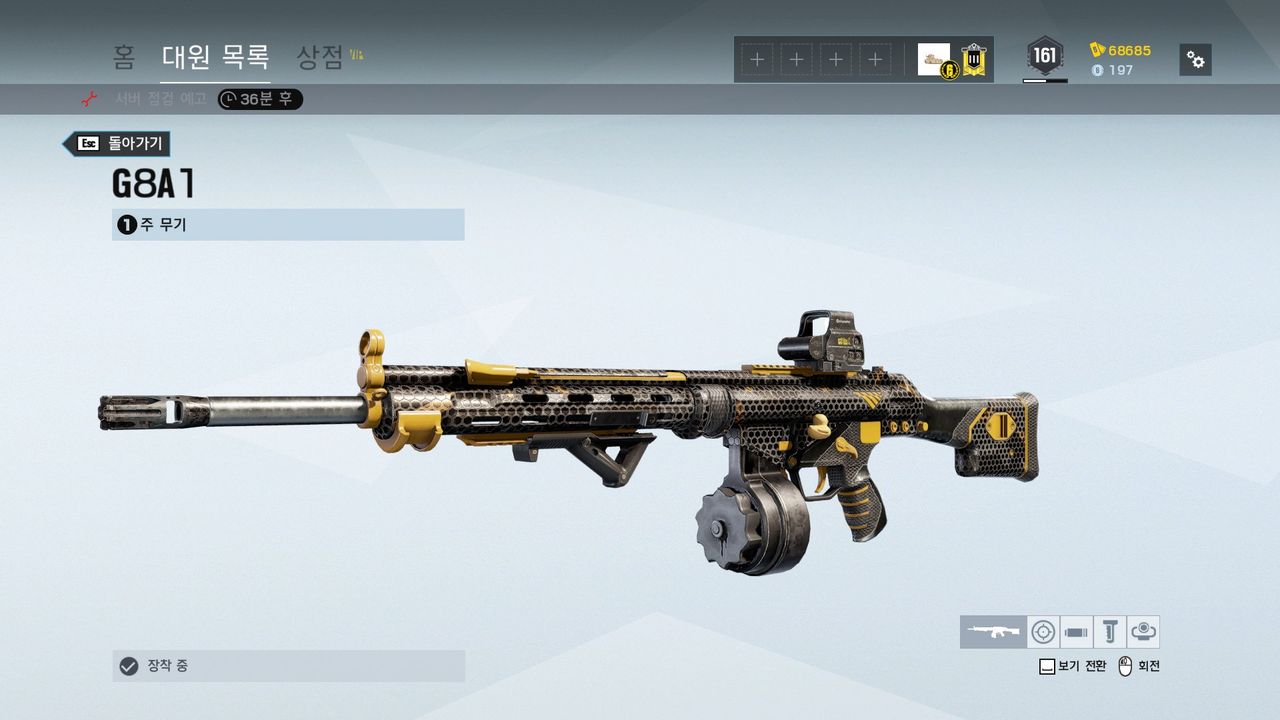
Task: Click the yellow renown currency icon
Action: (1098, 50)
